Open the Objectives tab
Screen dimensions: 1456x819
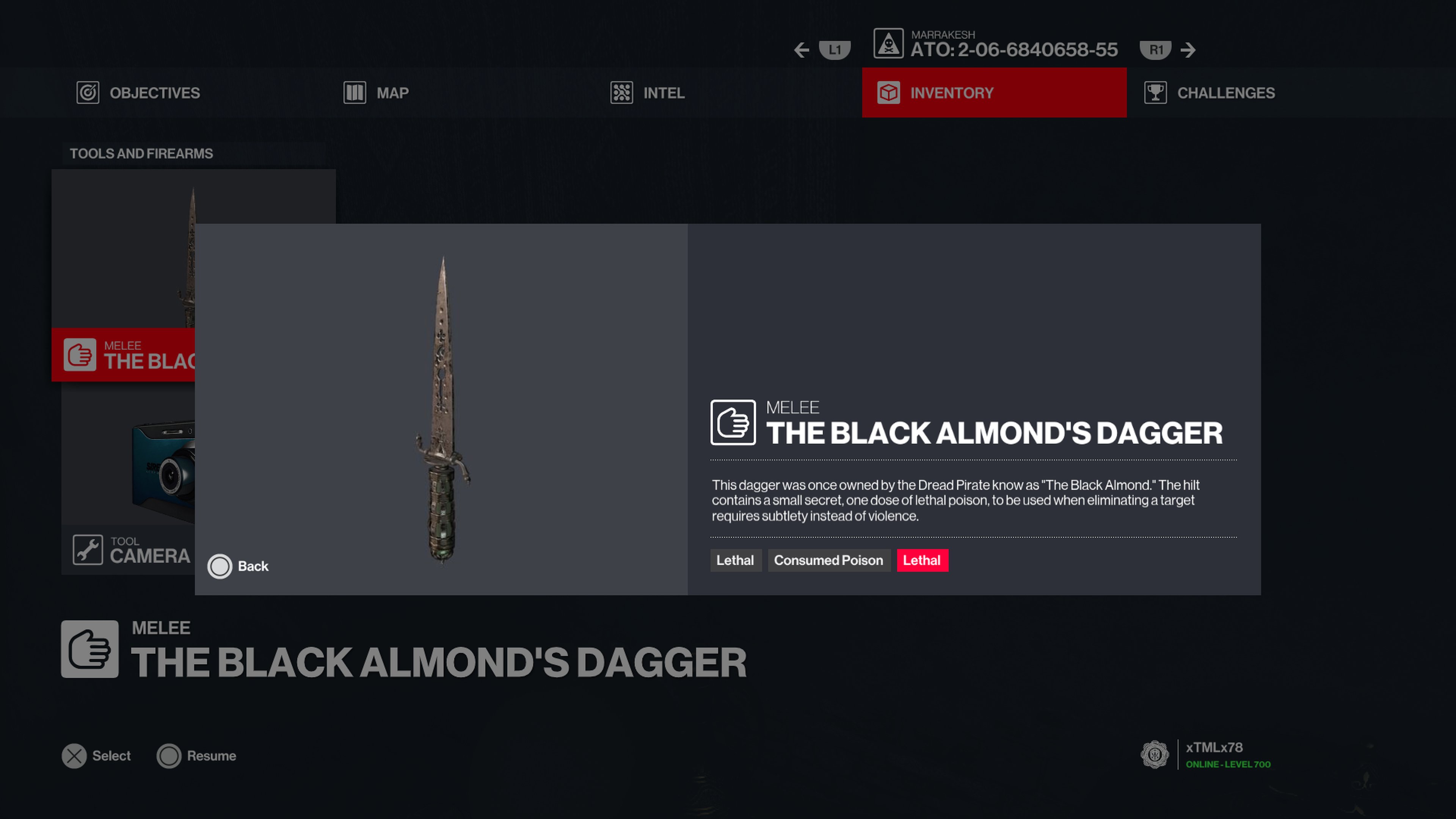[x=138, y=93]
